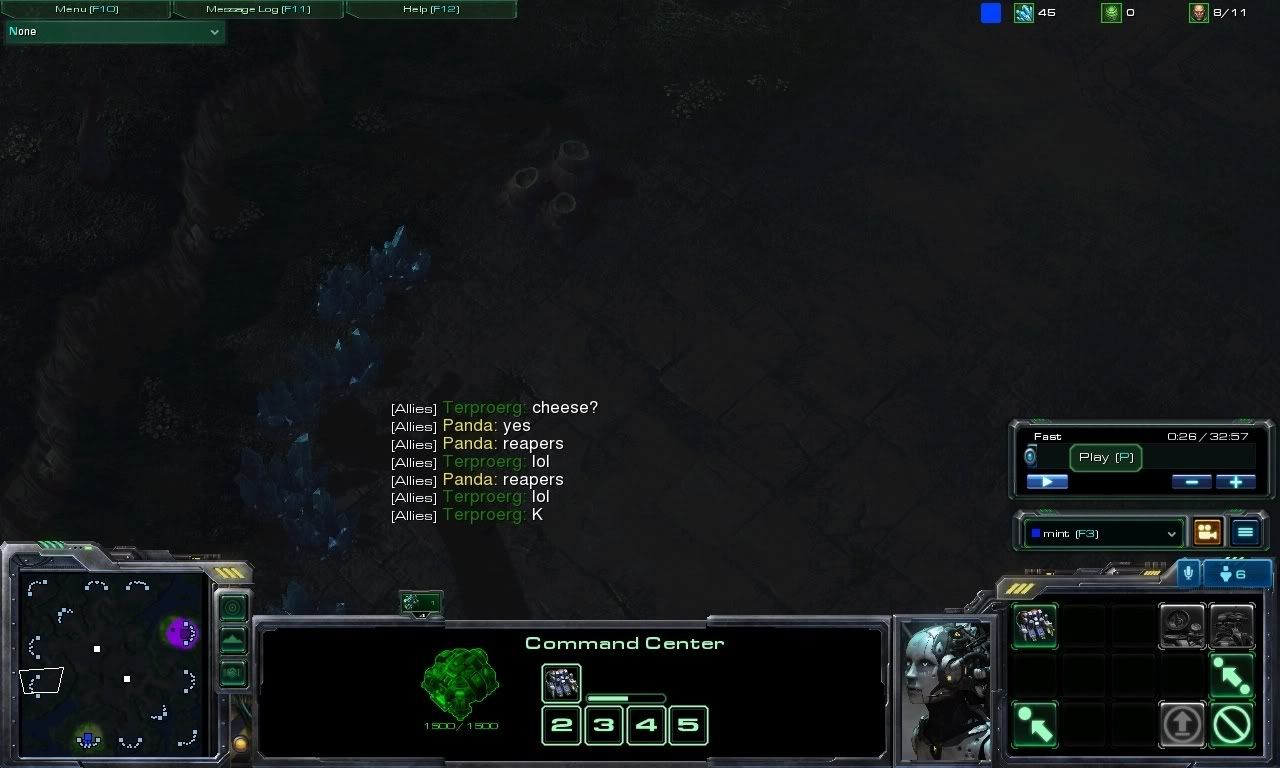Viewport: 1280px width, 768px height.
Task: Cancel with the green circle-slash button
Action: click(1232, 723)
